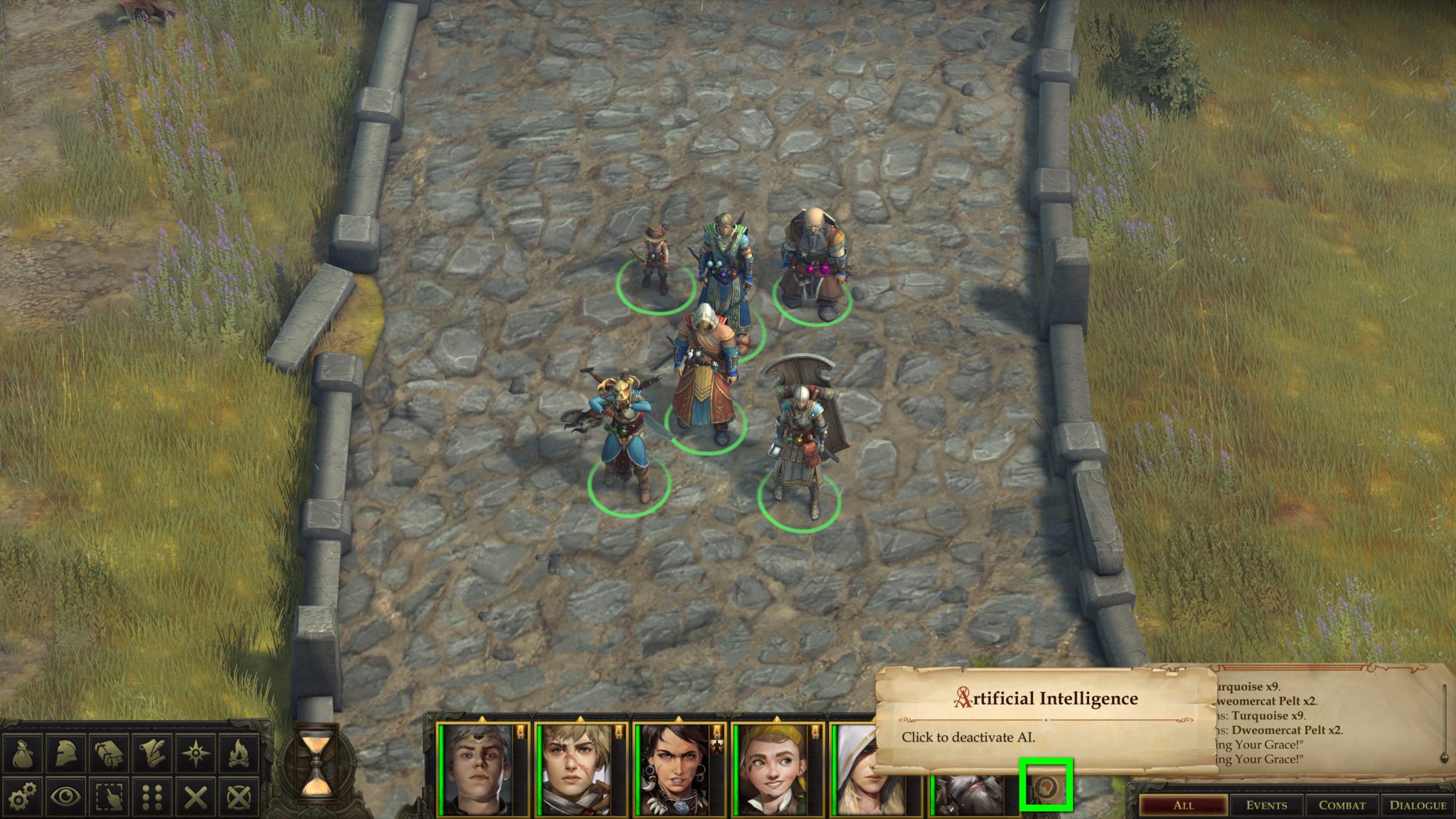Rest the party via the campfire icon
Screen dimensions: 1456x819
pos(240,751)
